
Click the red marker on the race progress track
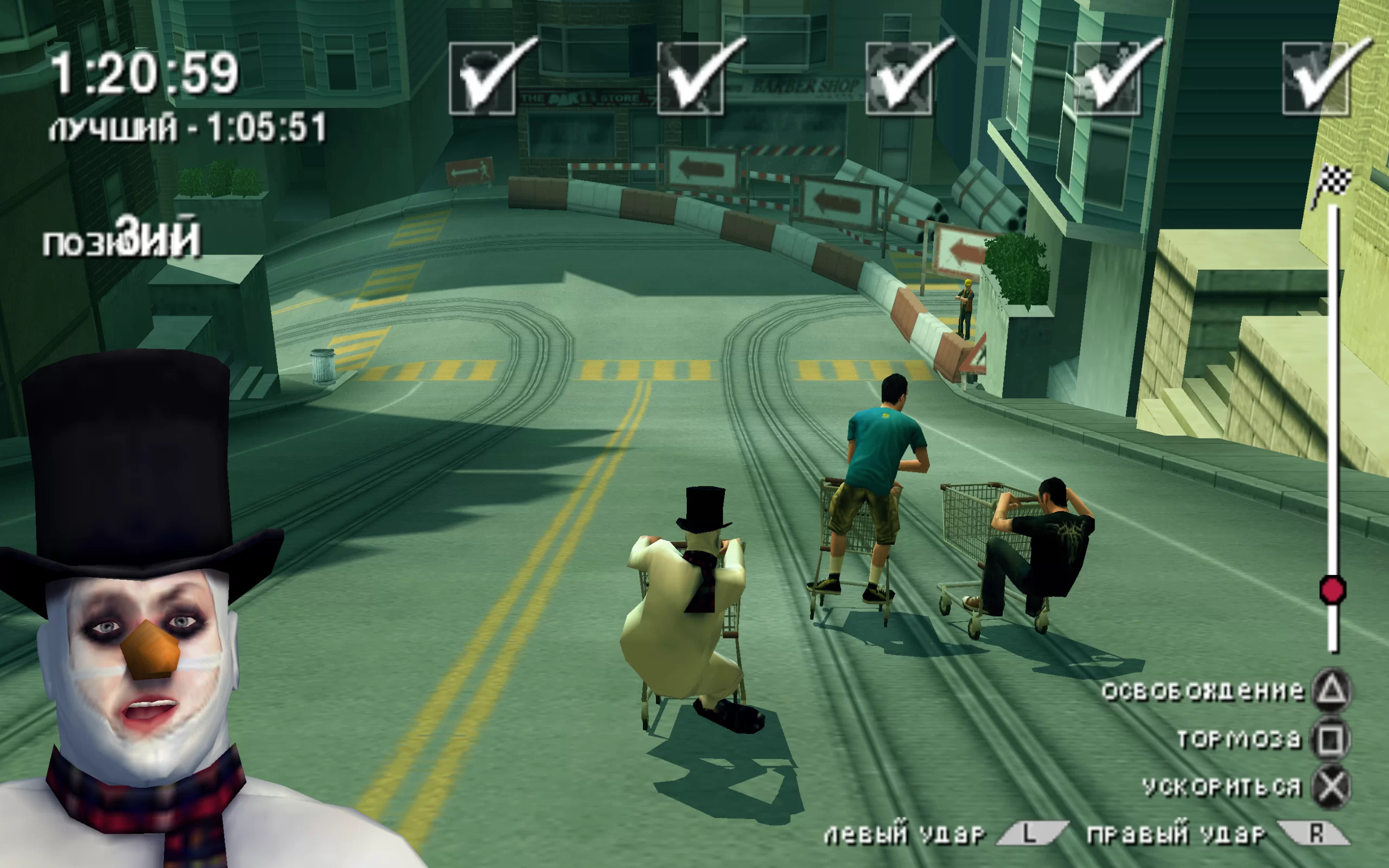click(1331, 590)
